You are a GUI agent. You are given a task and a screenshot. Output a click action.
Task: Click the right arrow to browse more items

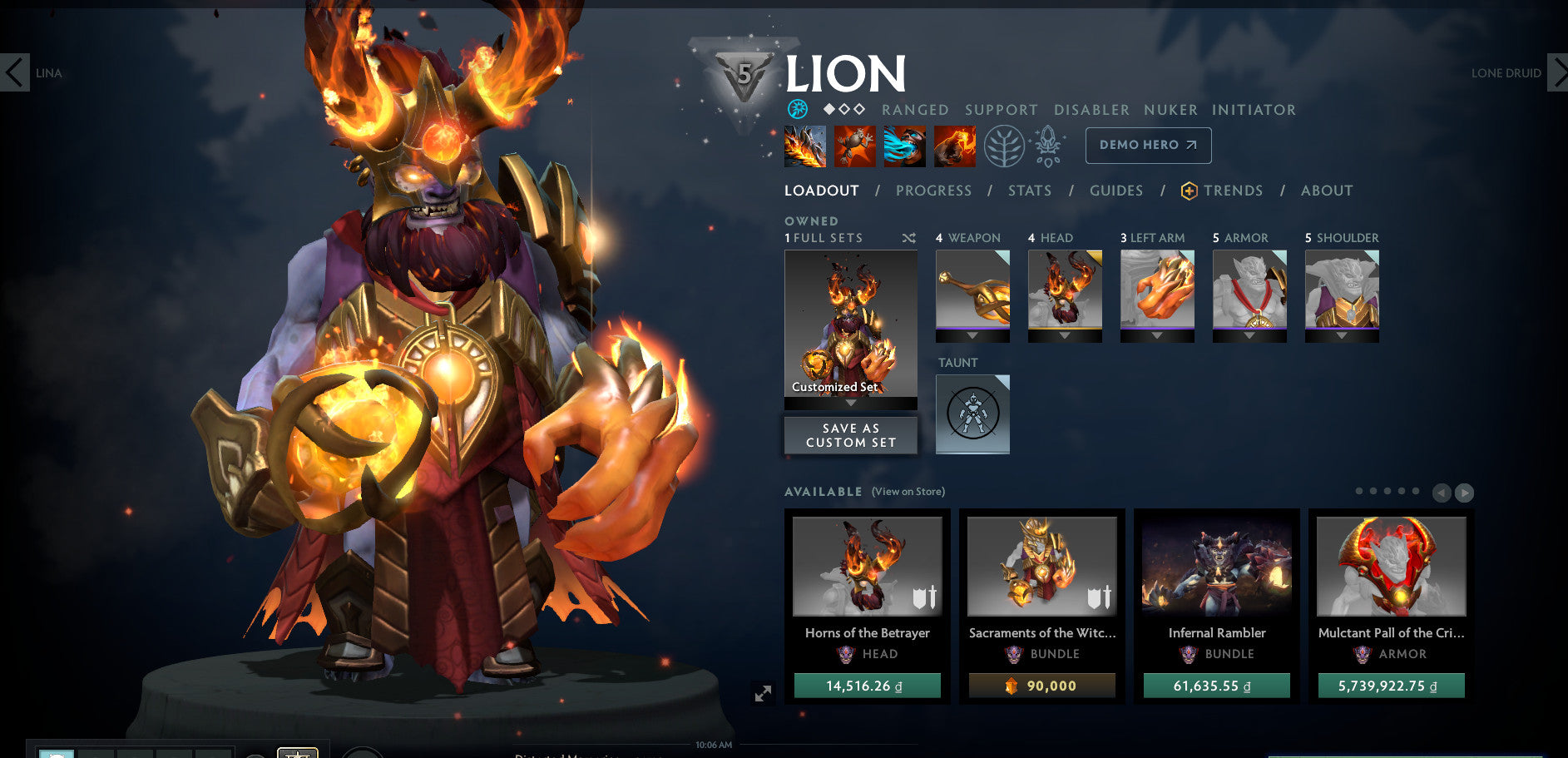1462,492
